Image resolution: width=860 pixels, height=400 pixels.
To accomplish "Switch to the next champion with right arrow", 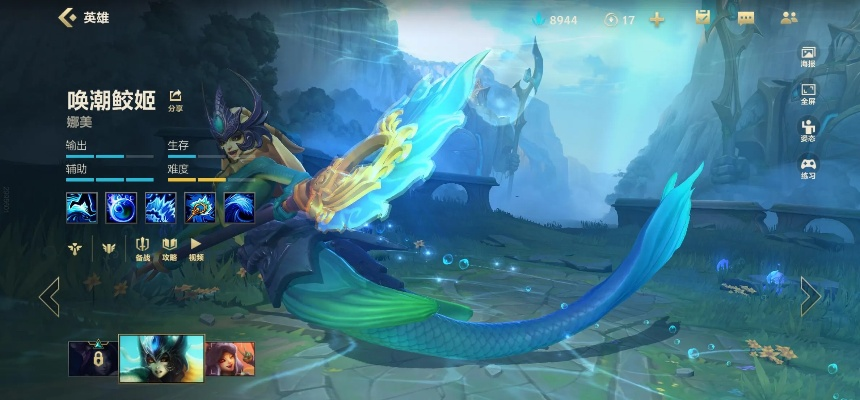I will click(810, 296).
